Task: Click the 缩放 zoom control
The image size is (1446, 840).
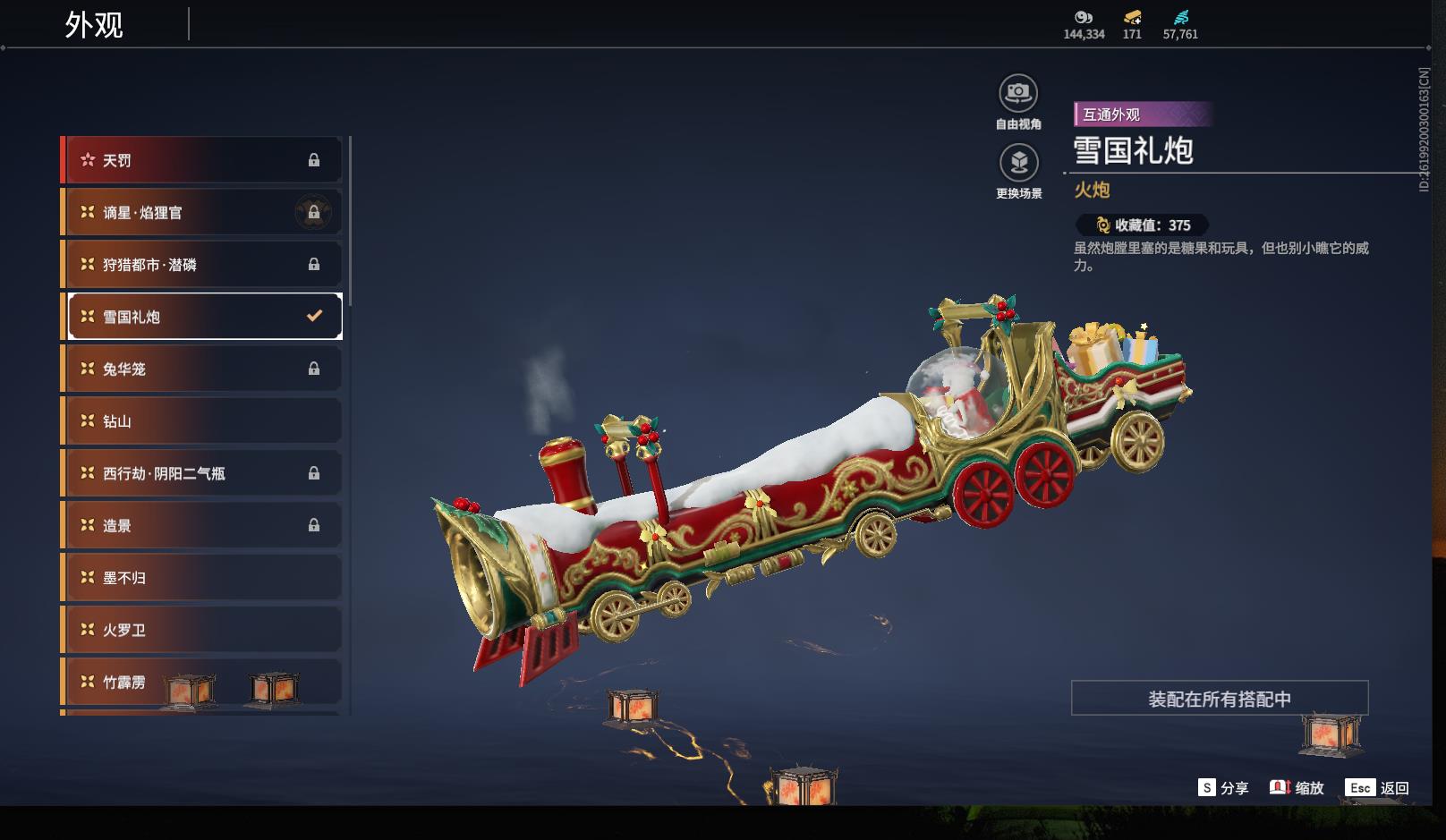Action: [x=1297, y=788]
